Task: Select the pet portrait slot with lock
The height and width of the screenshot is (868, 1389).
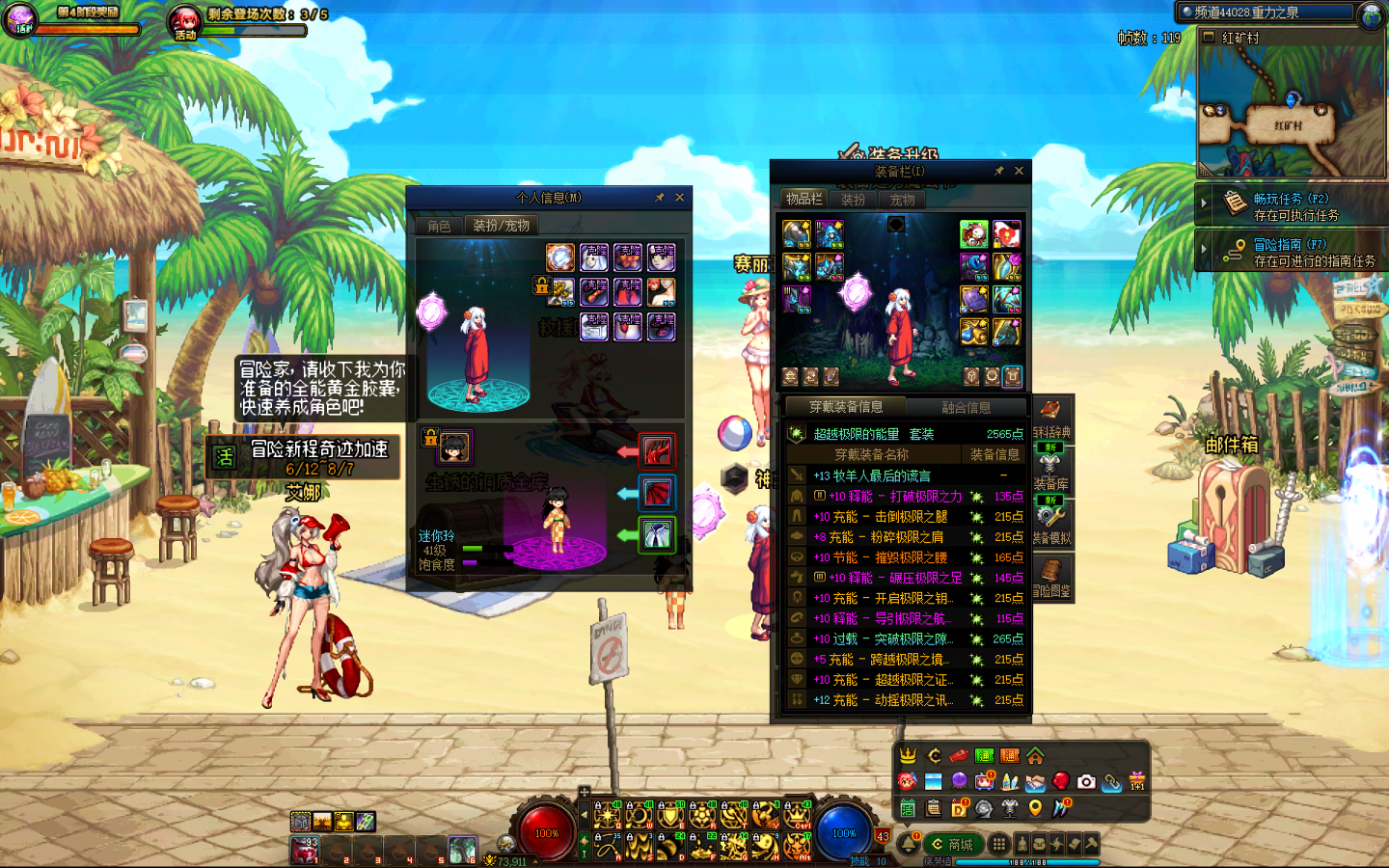Action: pyautogui.click(x=453, y=447)
